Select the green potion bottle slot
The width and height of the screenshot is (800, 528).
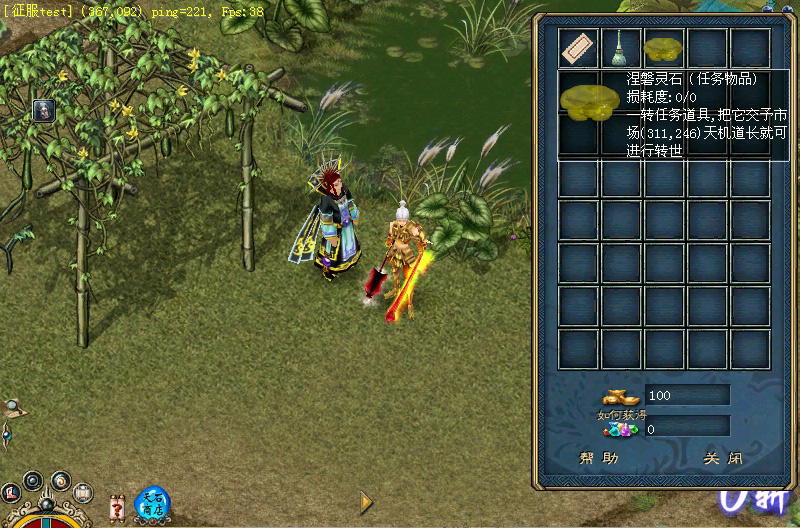pyautogui.click(x=620, y=47)
